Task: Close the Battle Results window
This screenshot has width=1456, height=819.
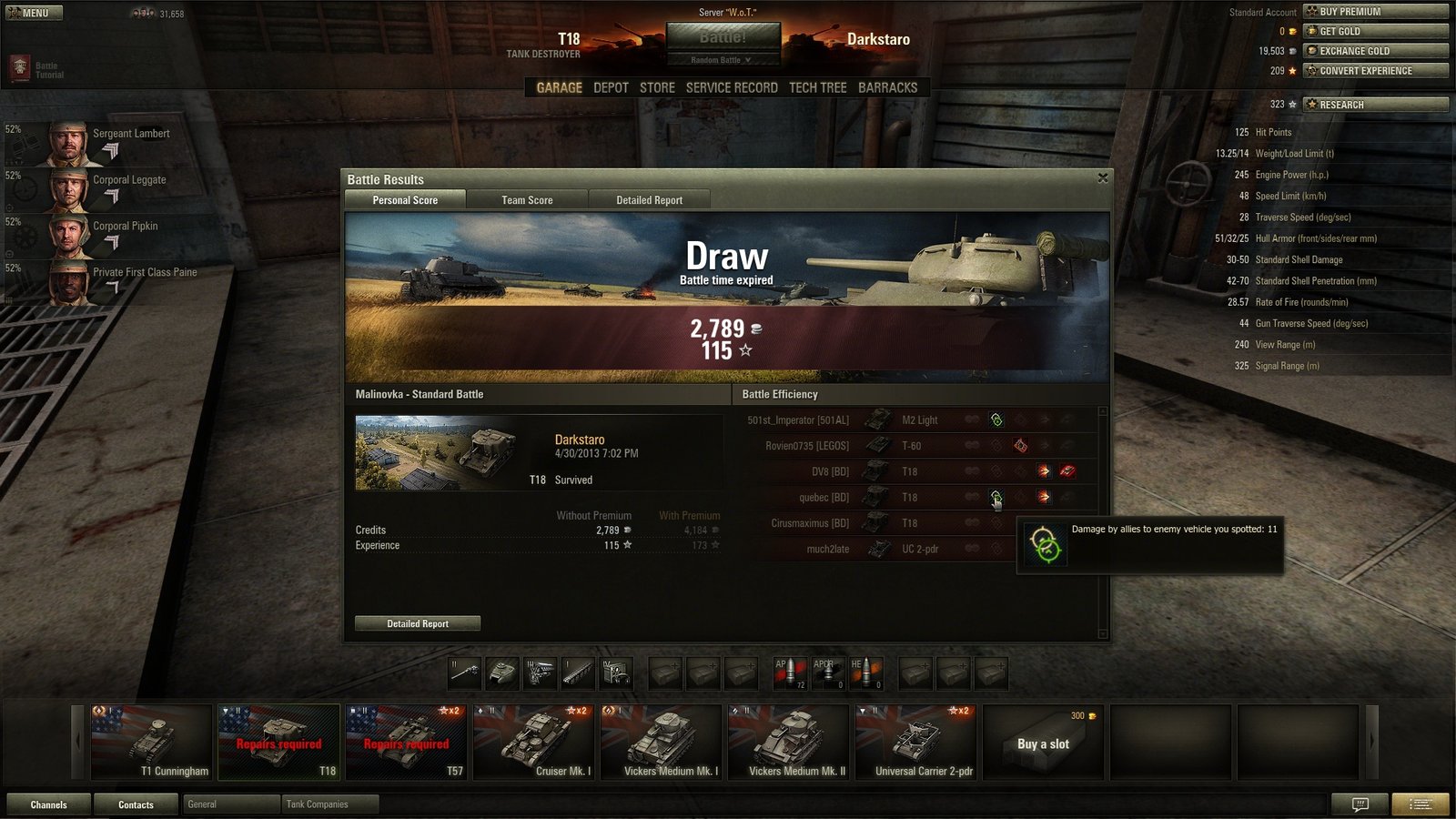Action: 1102,178
